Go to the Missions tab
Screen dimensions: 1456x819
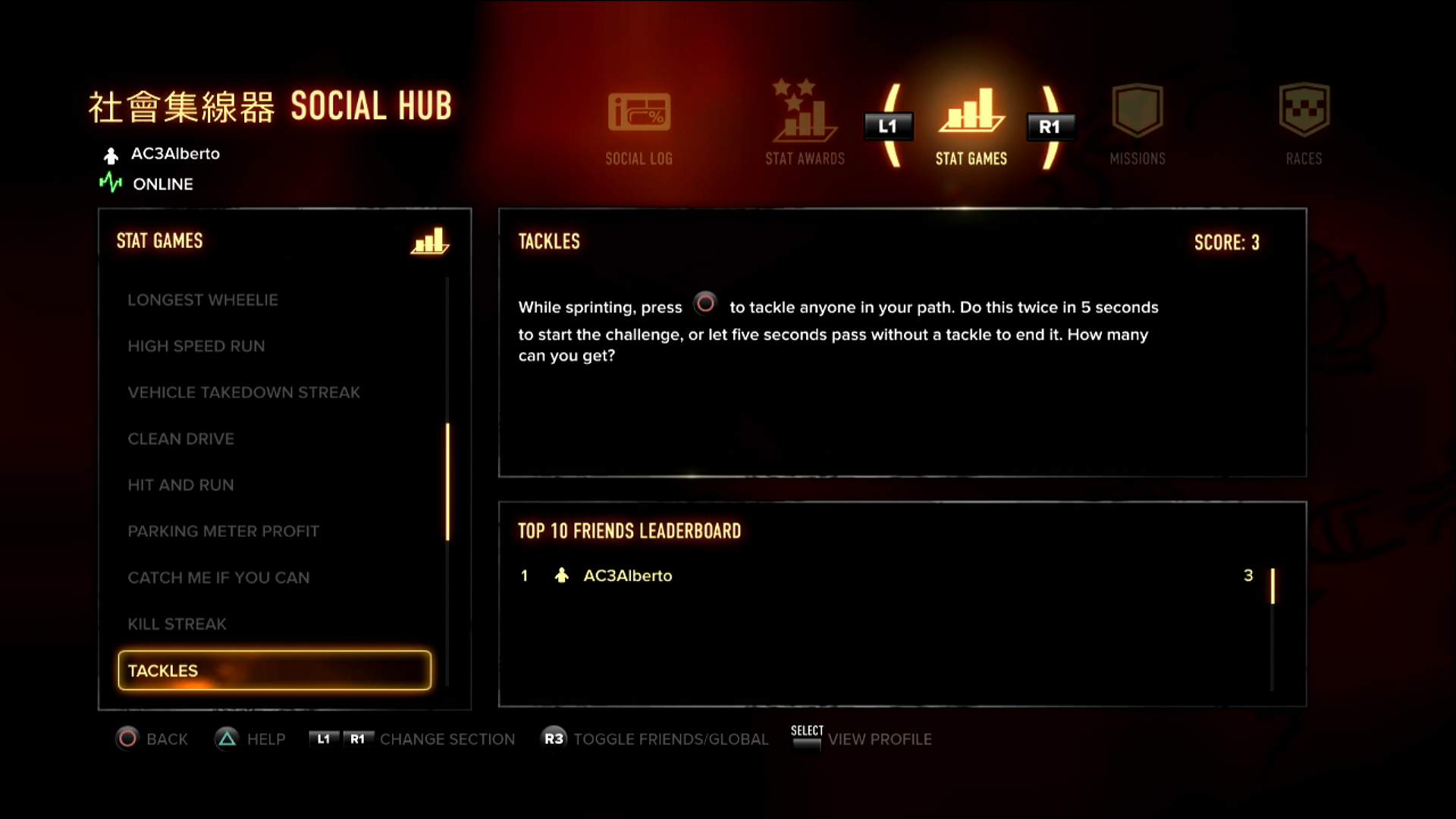(1137, 127)
